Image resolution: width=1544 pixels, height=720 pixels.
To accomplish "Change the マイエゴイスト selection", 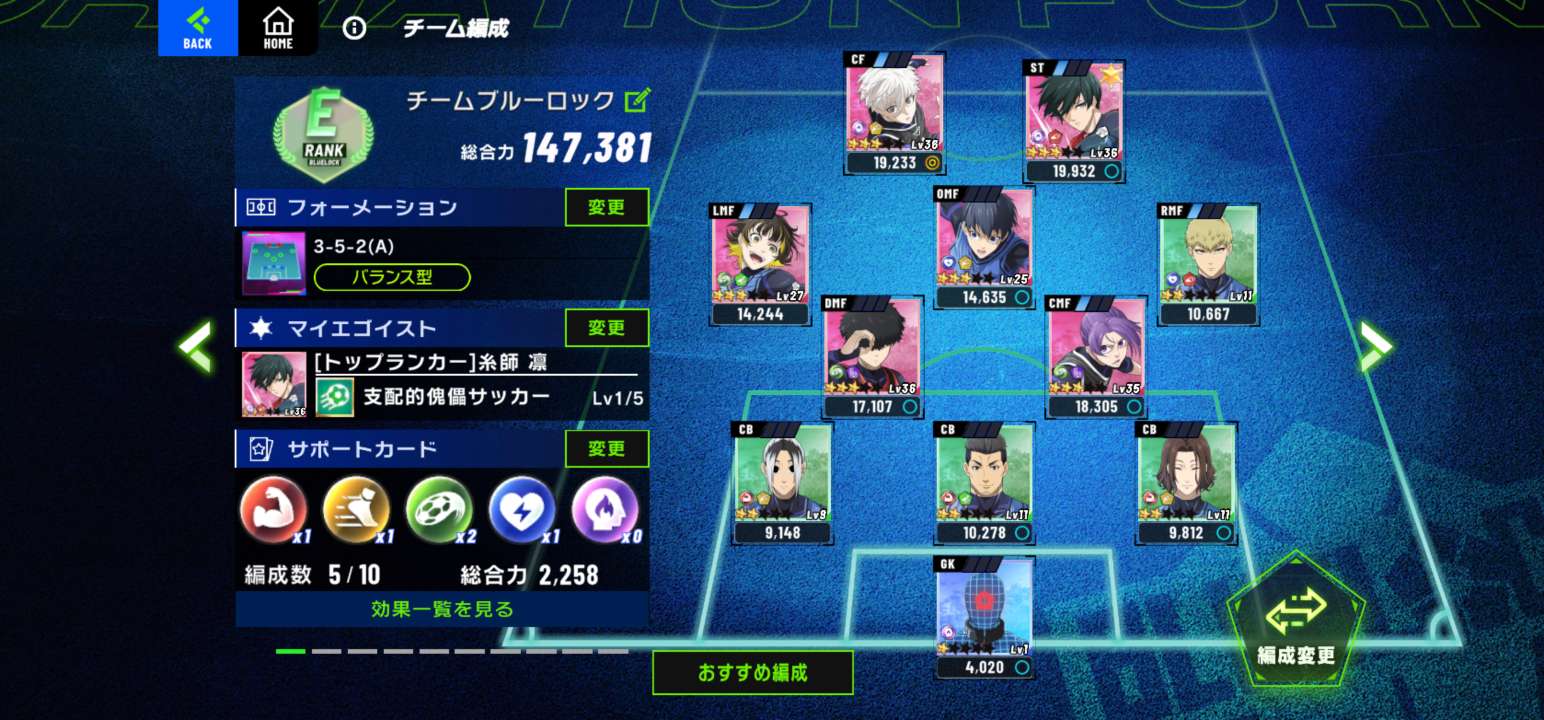I will point(606,328).
